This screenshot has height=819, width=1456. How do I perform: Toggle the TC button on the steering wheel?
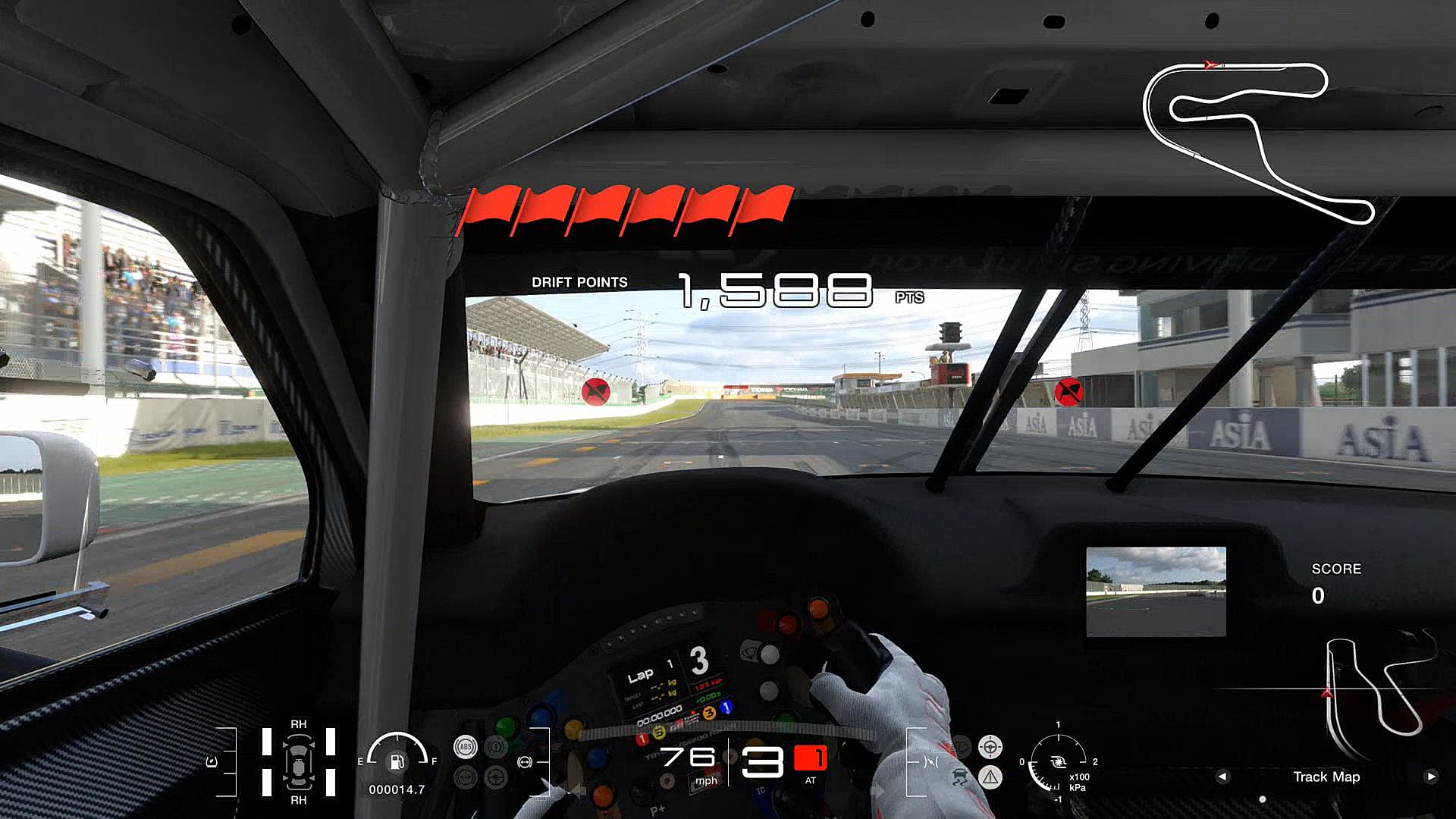tap(761, 790)
